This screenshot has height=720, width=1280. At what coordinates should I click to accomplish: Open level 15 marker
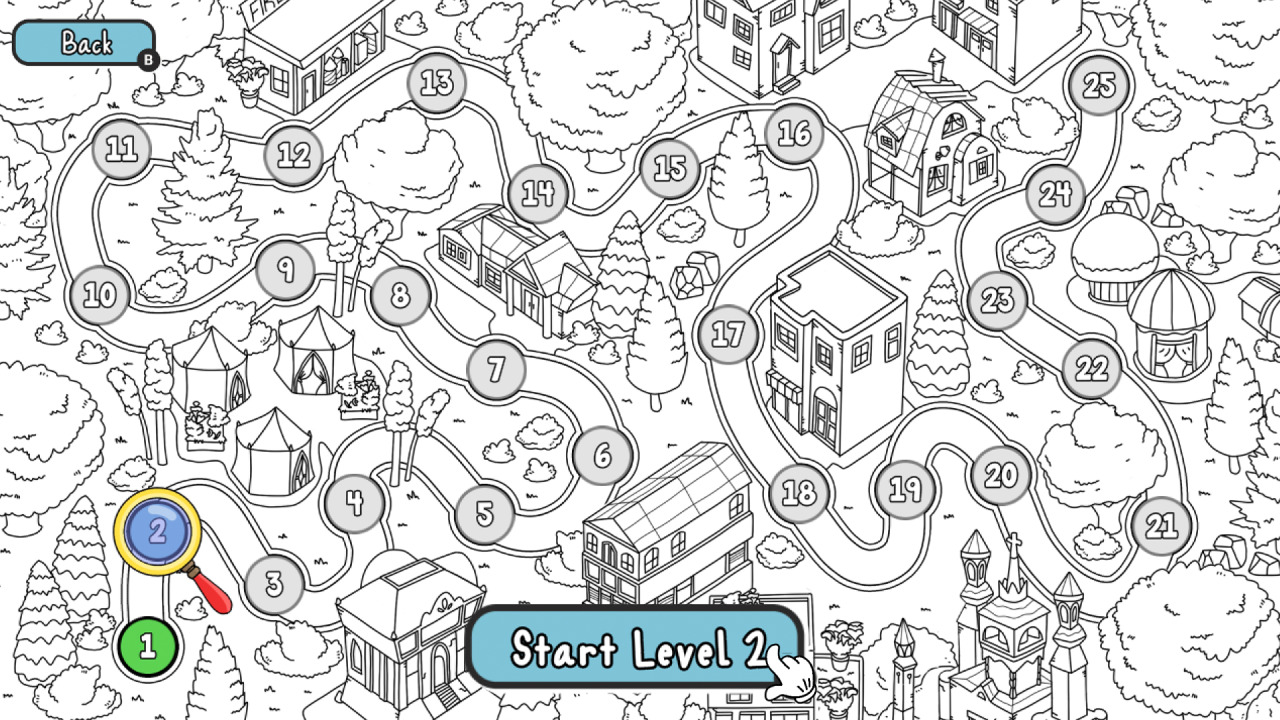(669, 167)
